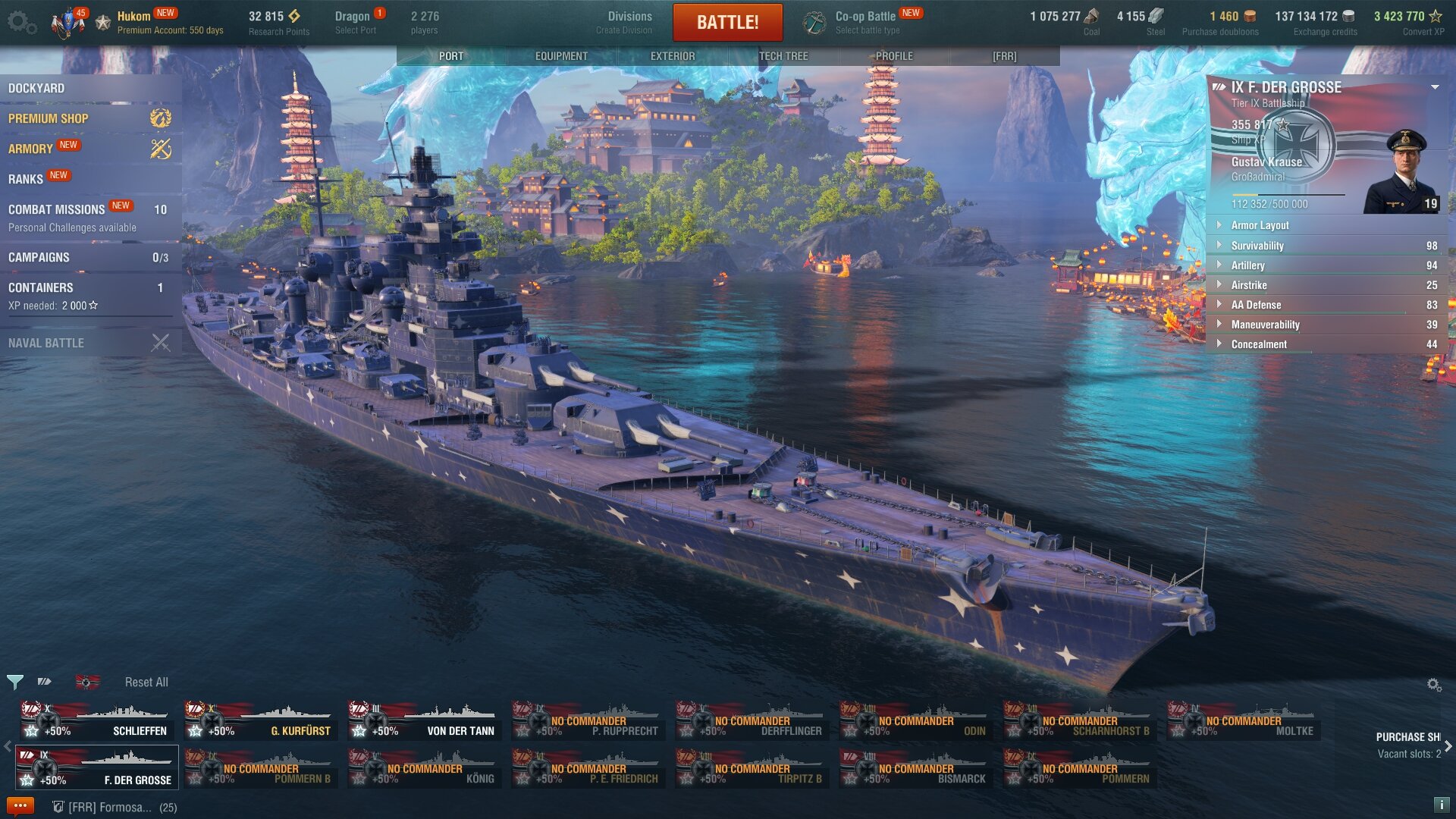Image resolution: width=1456 pixels, height=819 pixels.
Task: Choose the Bismarck ship tile
Action: [916, 767]
